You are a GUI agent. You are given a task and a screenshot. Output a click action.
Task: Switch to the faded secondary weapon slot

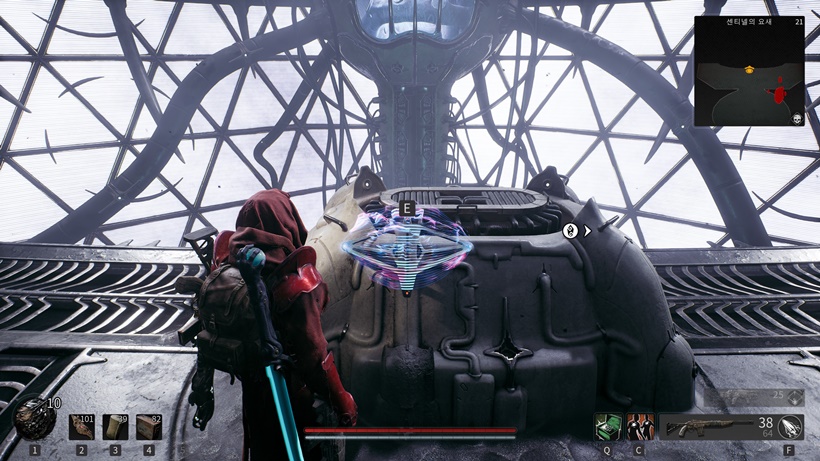click(753, 398)
